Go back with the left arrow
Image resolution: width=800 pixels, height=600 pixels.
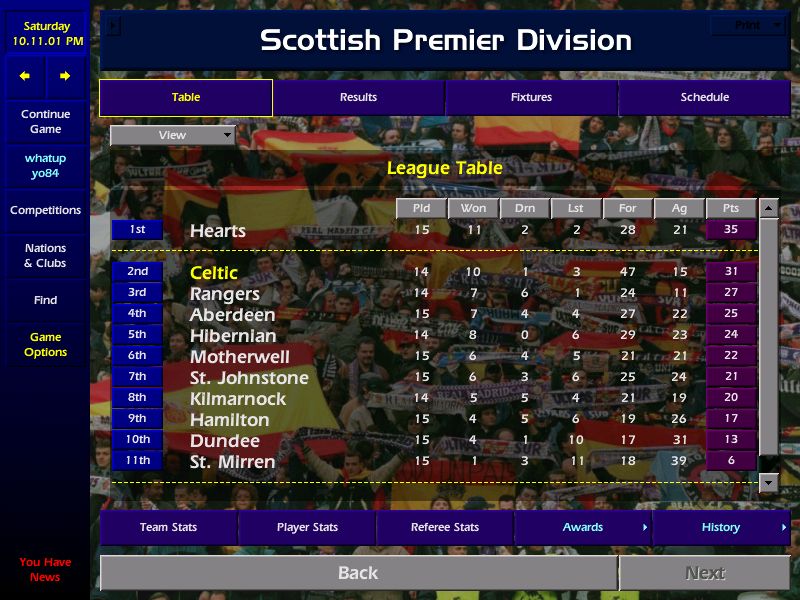point(25,76)
